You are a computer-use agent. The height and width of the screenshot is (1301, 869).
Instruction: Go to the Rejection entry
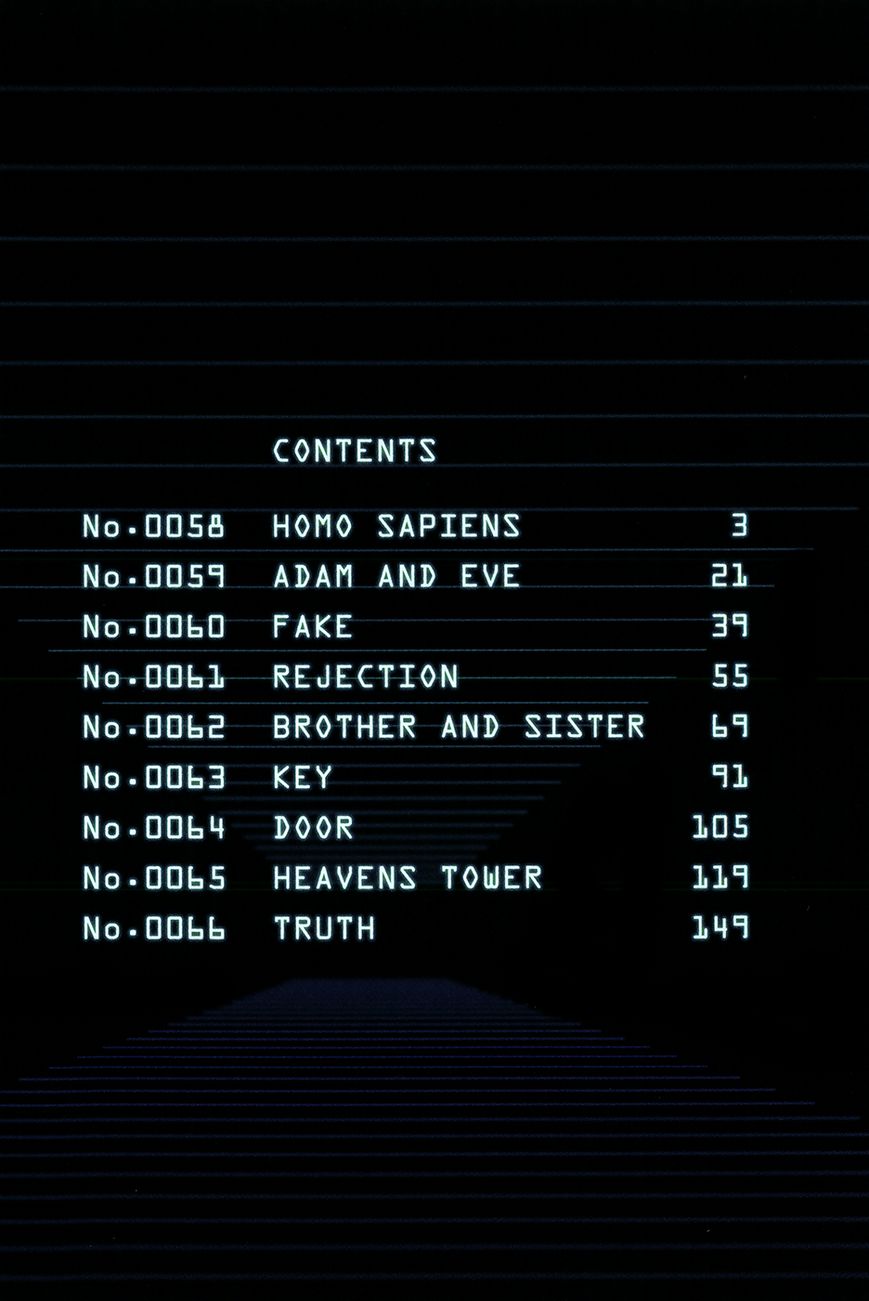365,677
